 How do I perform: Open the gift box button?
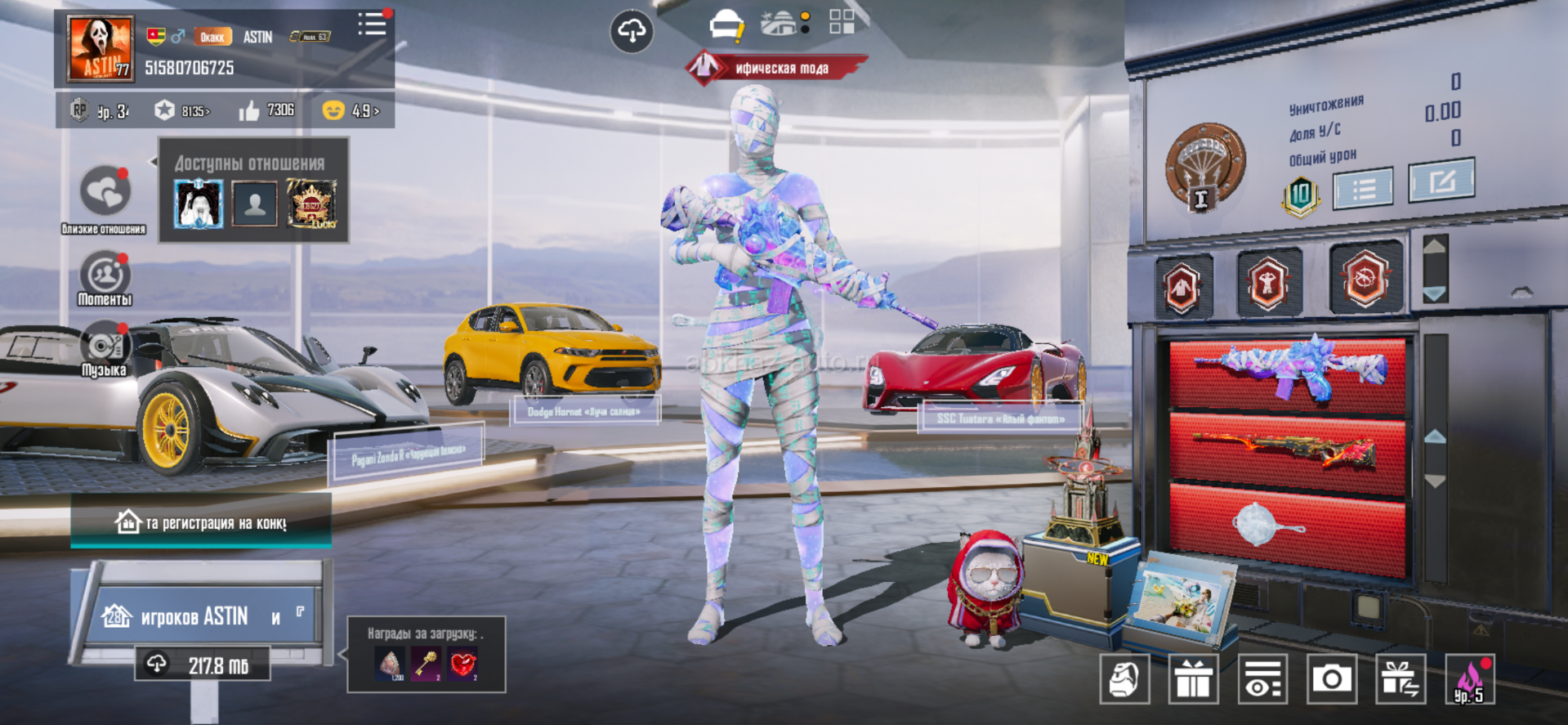pos(1193,678)
